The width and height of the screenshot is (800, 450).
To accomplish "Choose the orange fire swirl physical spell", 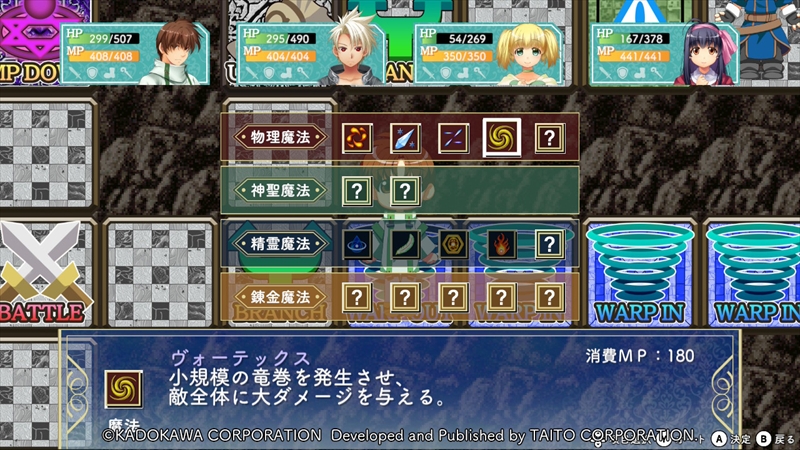I will coord(357,137).
